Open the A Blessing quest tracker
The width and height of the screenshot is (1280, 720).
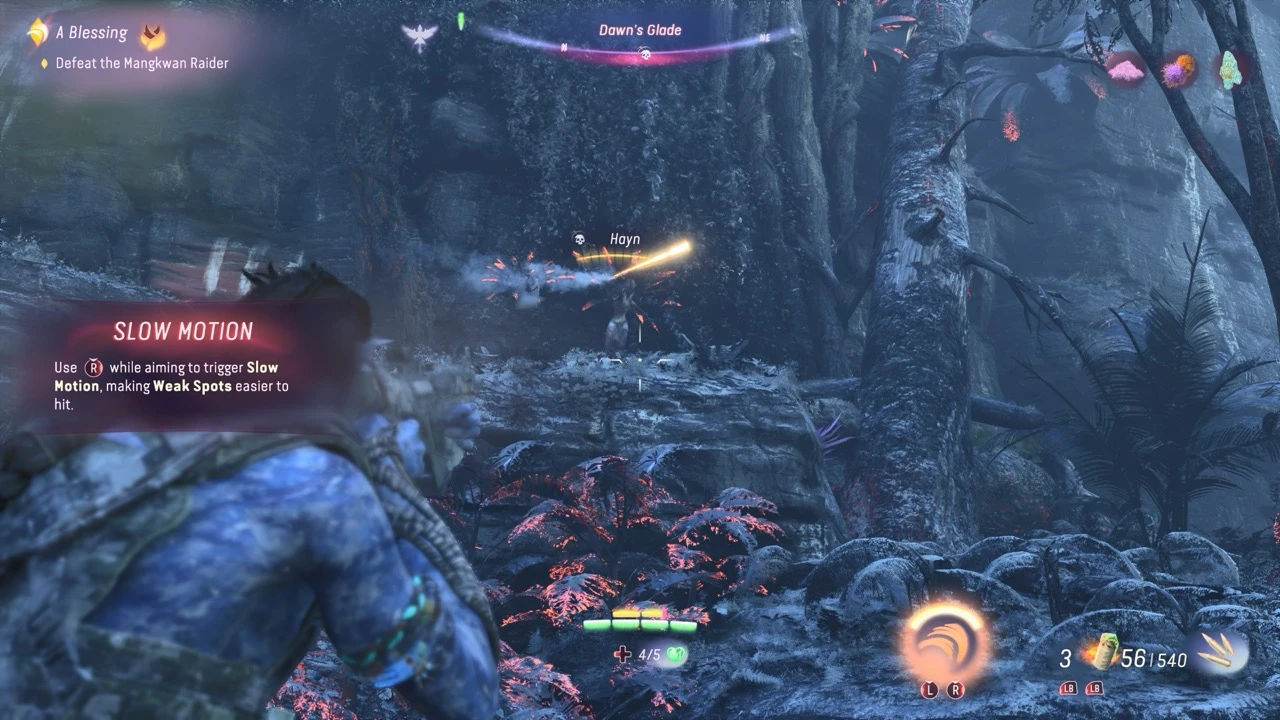(x=92, y=33)
